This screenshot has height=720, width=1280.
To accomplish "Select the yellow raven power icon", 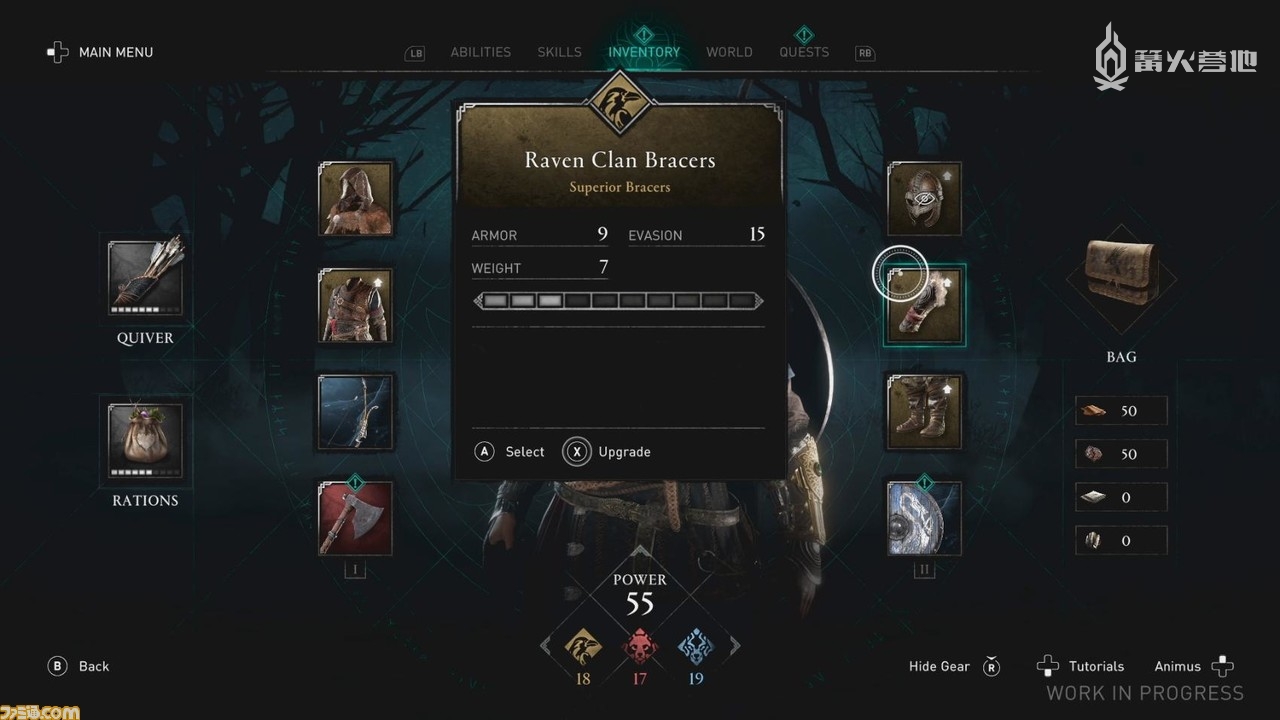I will point(583,648).
